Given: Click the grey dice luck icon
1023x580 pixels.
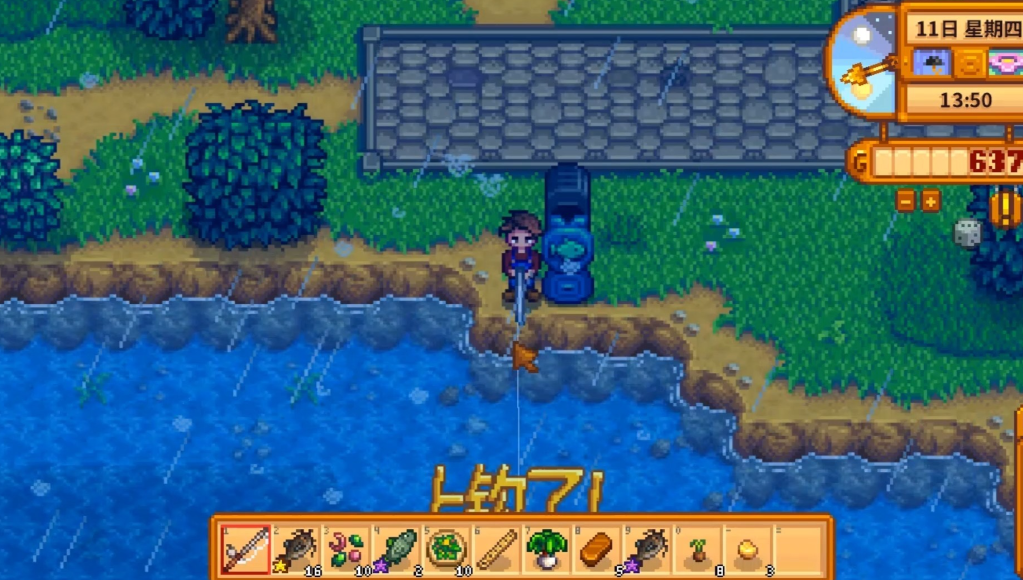Looking at the screenshot, I should (968, 233).
